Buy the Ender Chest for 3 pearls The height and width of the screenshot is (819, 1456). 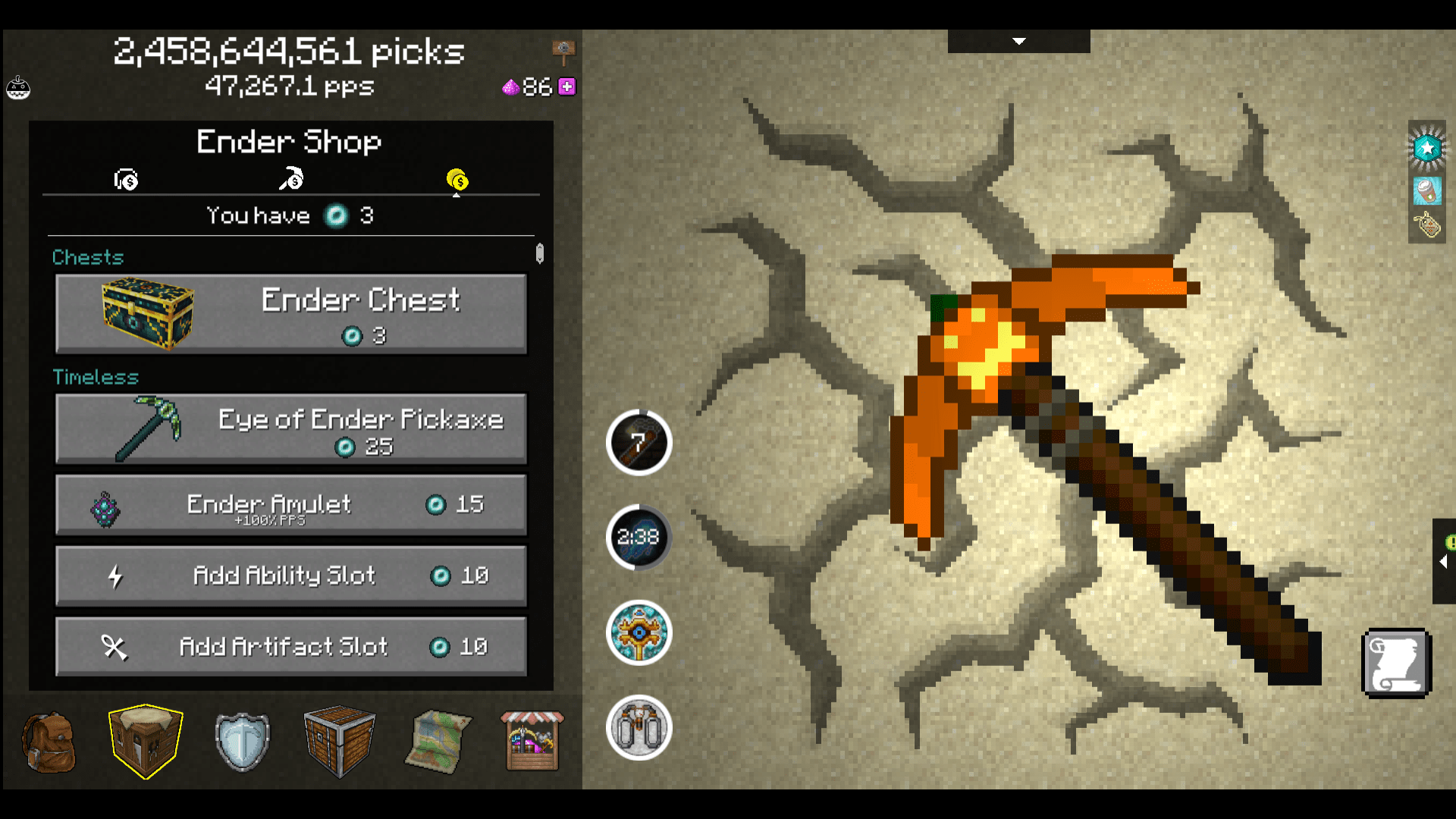290,313
